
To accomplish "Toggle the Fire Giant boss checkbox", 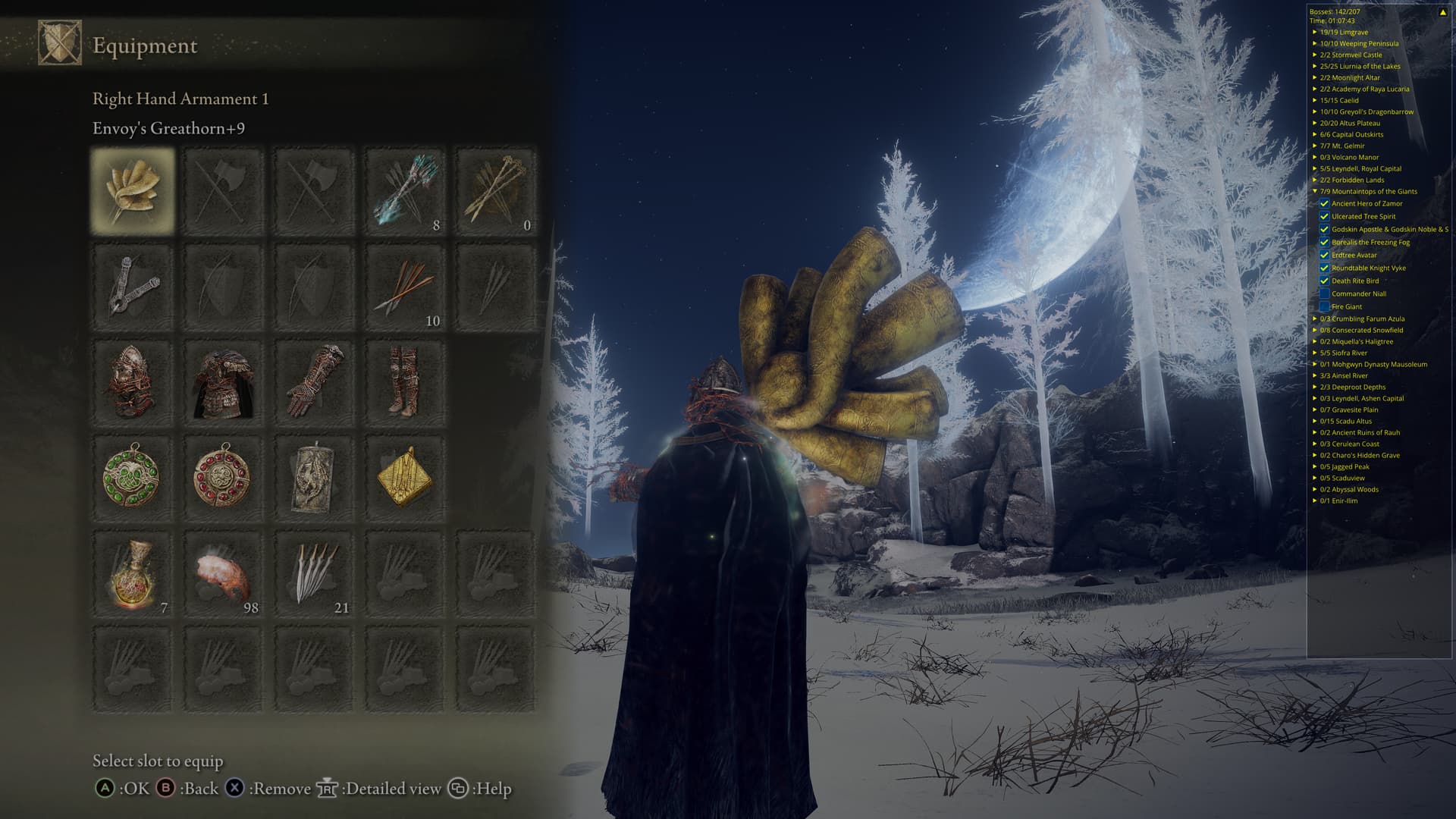I will pyautogui.click(x=1324, y=306).
